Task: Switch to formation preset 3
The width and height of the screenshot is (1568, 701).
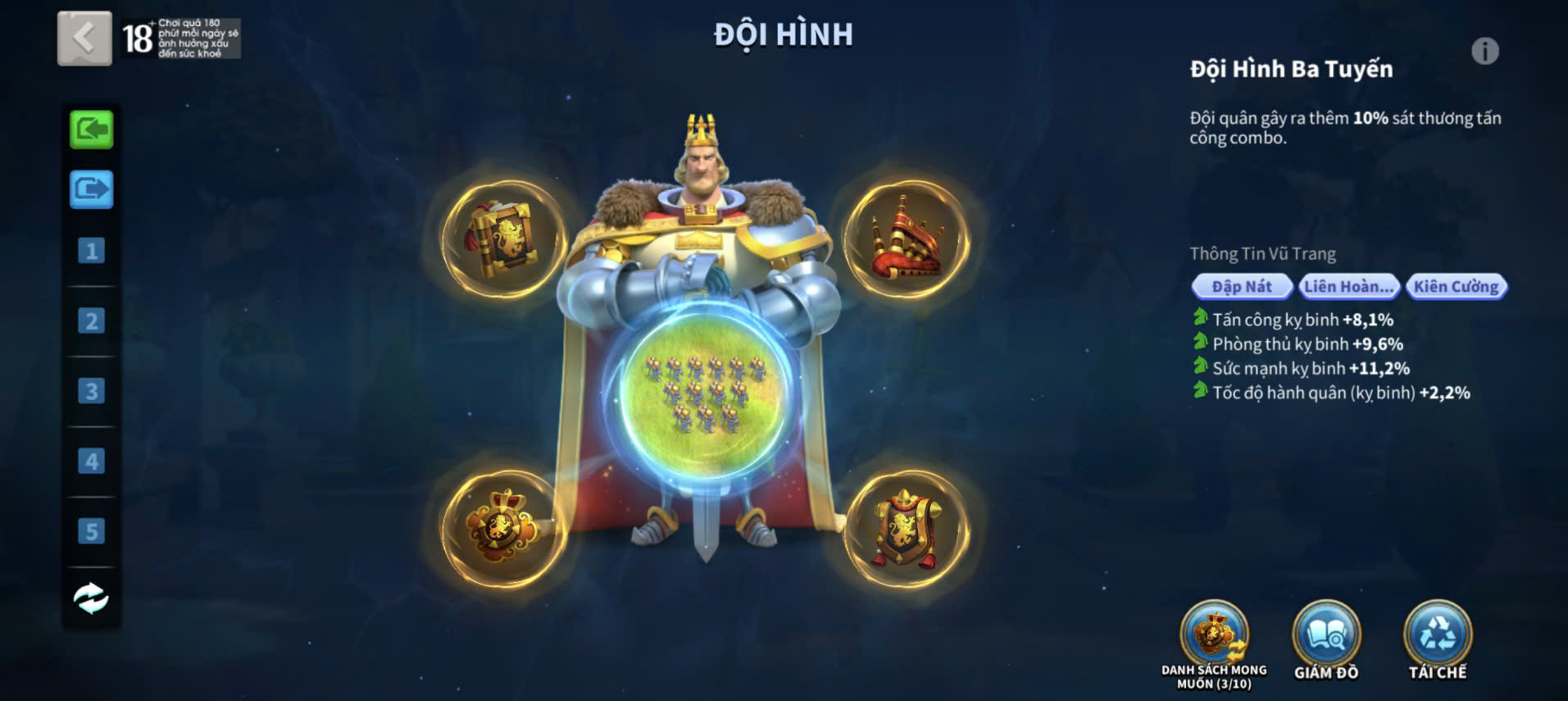Action: (x=91, y=391)
